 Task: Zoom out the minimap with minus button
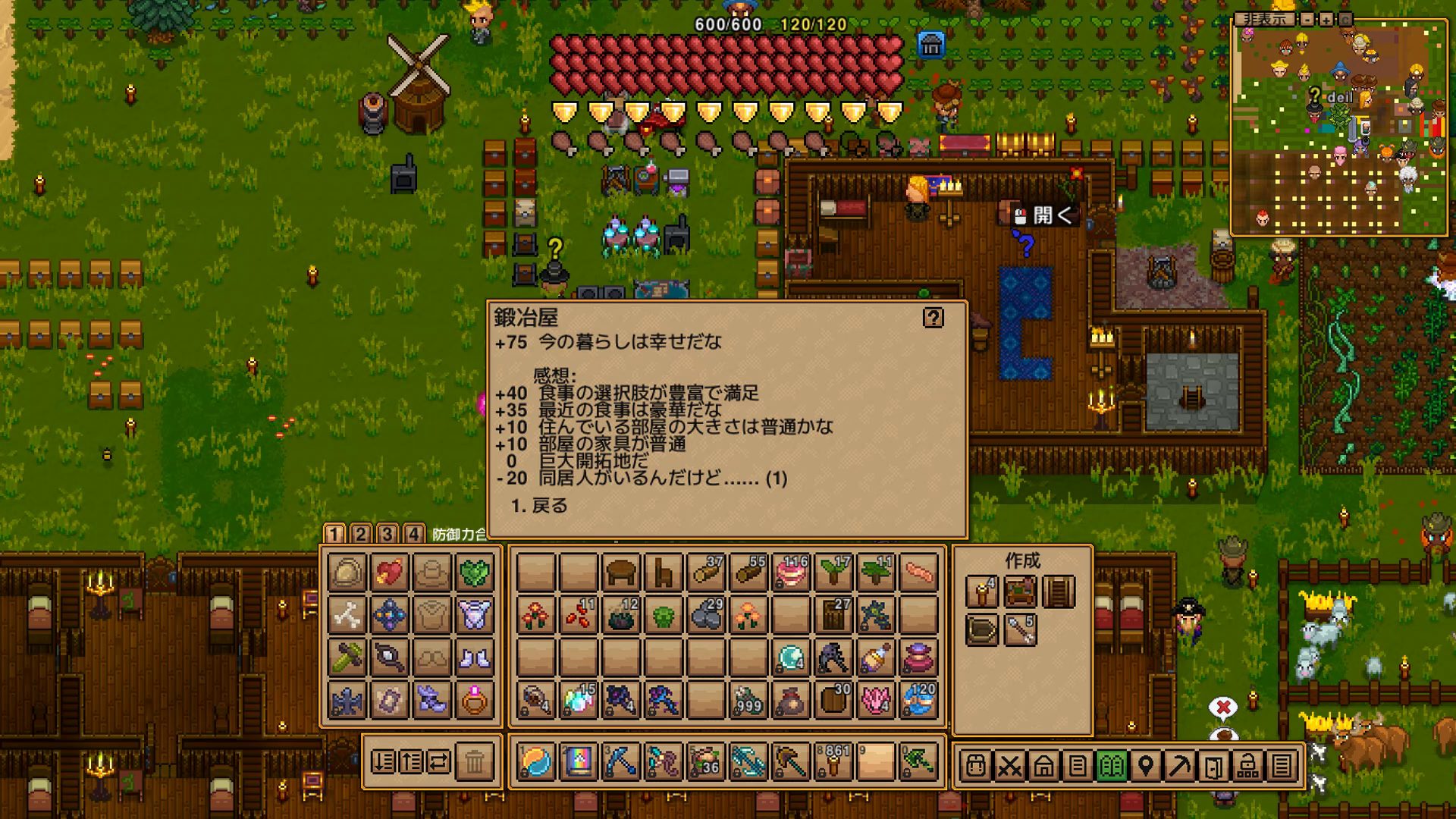(1308, 20)
